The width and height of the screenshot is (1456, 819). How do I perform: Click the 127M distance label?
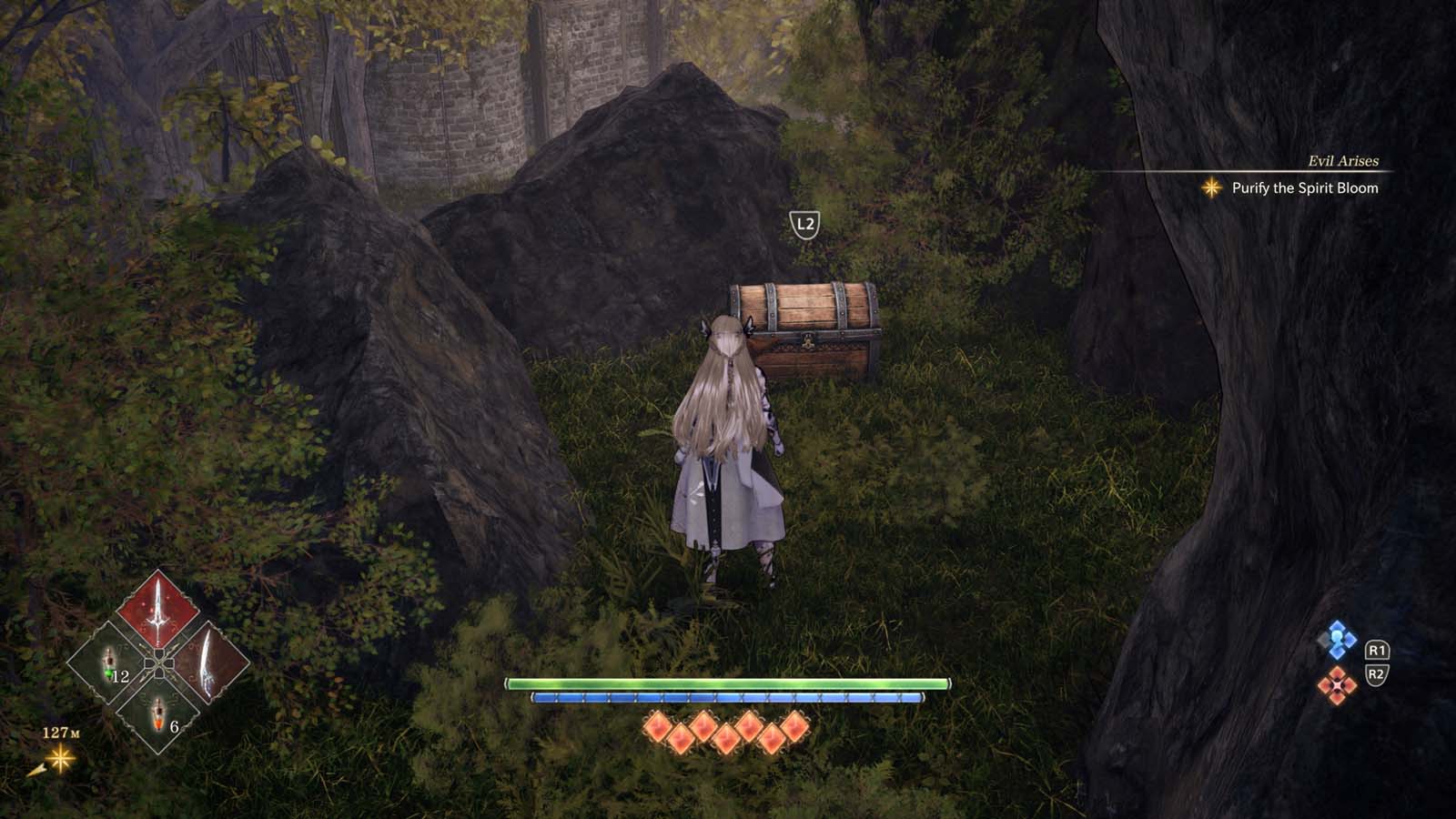coord(62,731)
